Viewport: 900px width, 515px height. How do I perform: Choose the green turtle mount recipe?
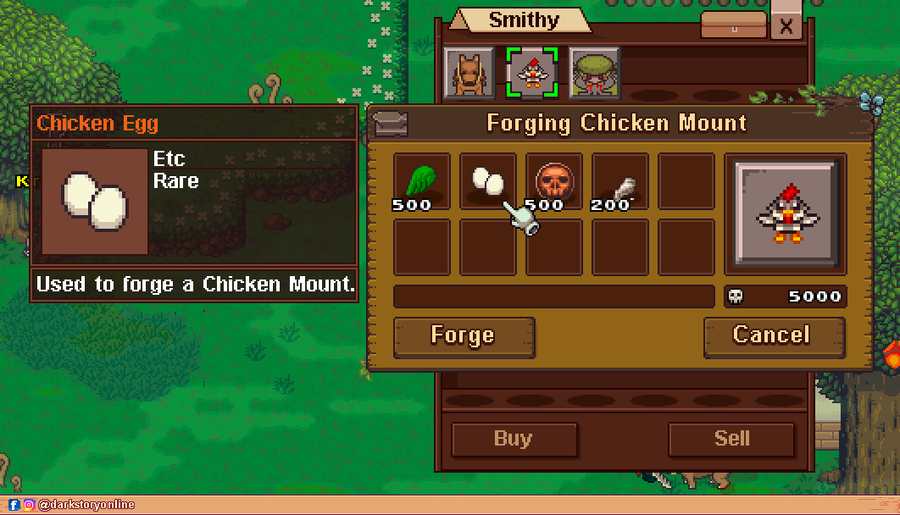tap(594, 71)
